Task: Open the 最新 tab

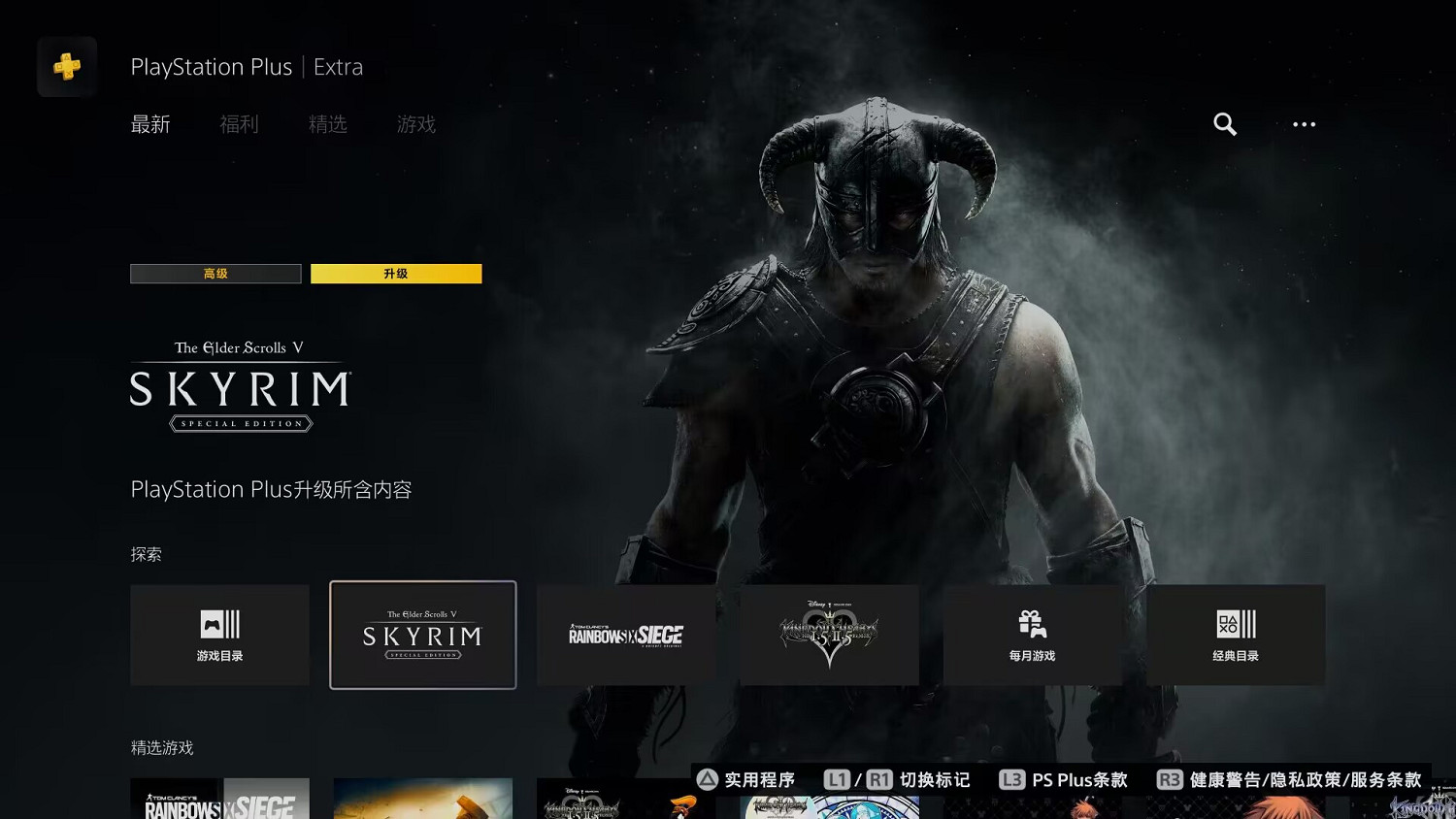Action: (x=150, y=124)
